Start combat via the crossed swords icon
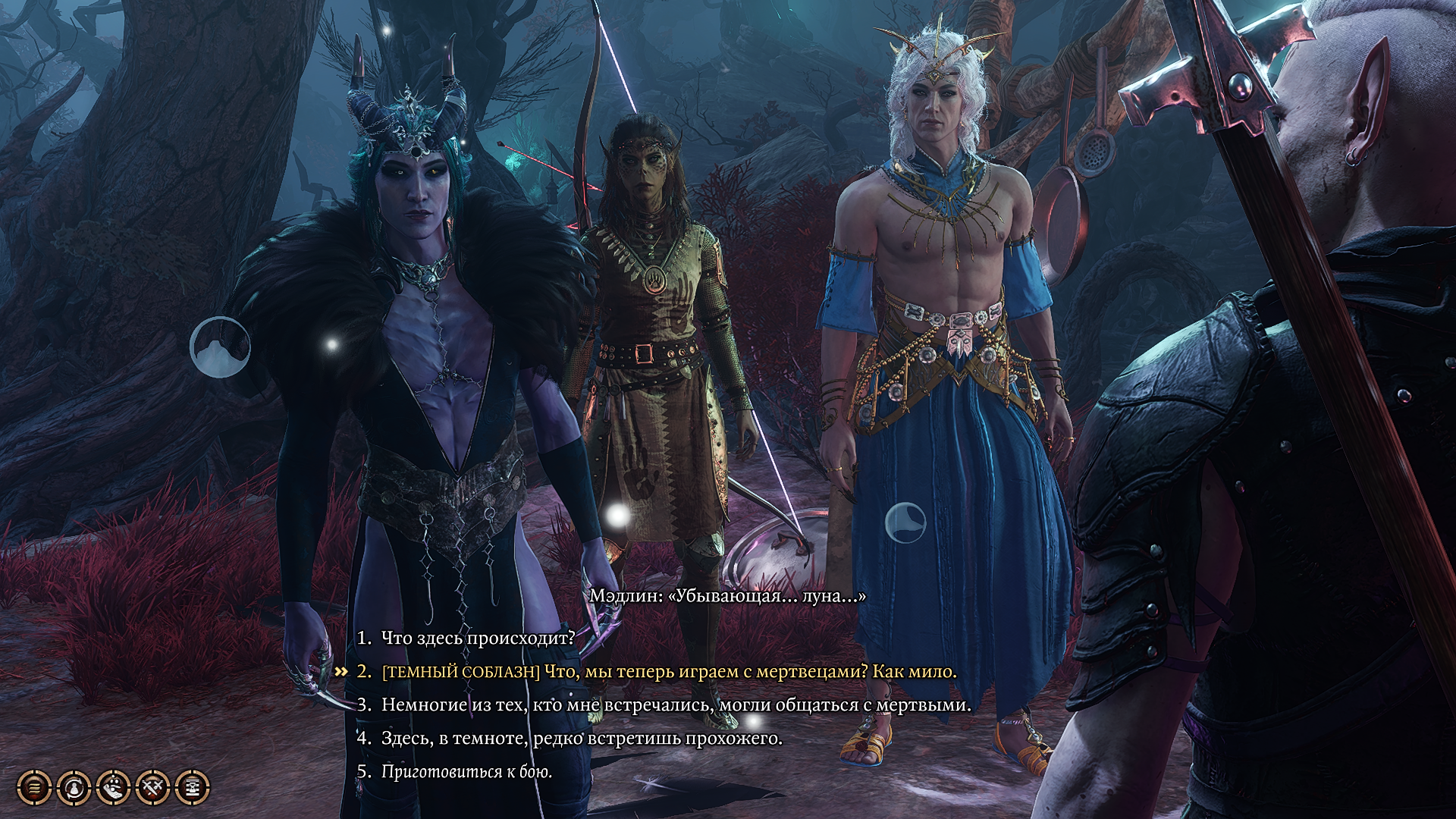Screen dimensions: 1456x819 (x=152, y=787)
